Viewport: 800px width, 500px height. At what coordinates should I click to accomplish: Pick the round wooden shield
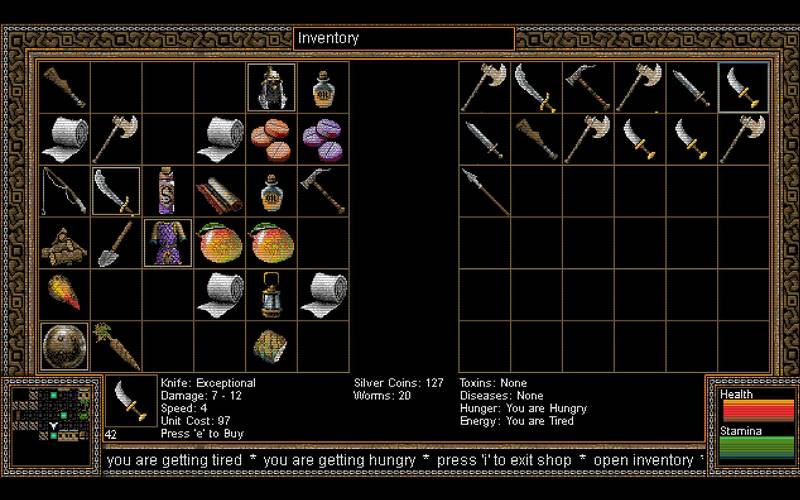(64, 346)
